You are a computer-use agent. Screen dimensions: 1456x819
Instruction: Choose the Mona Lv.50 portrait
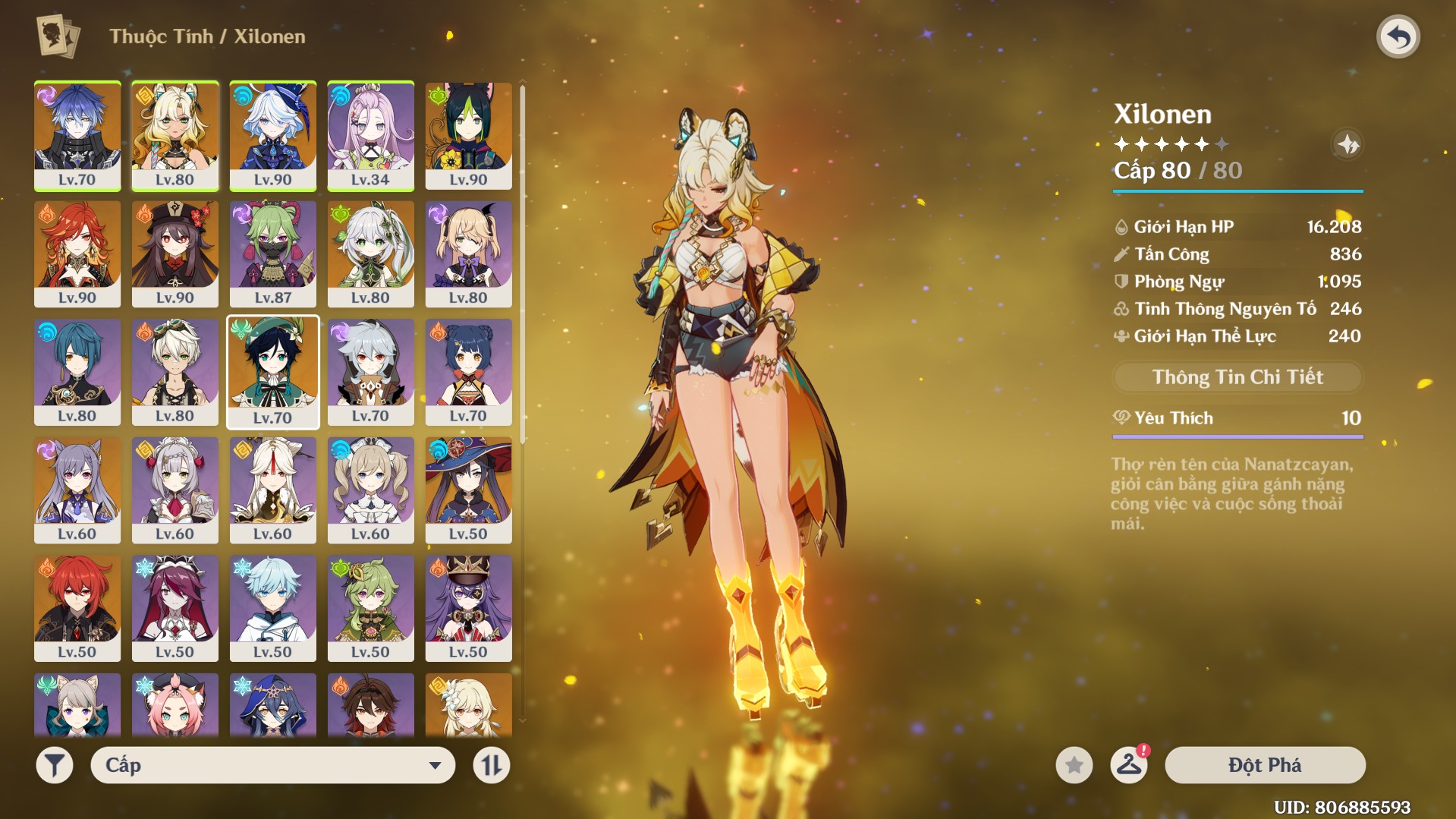coord(468,490)
